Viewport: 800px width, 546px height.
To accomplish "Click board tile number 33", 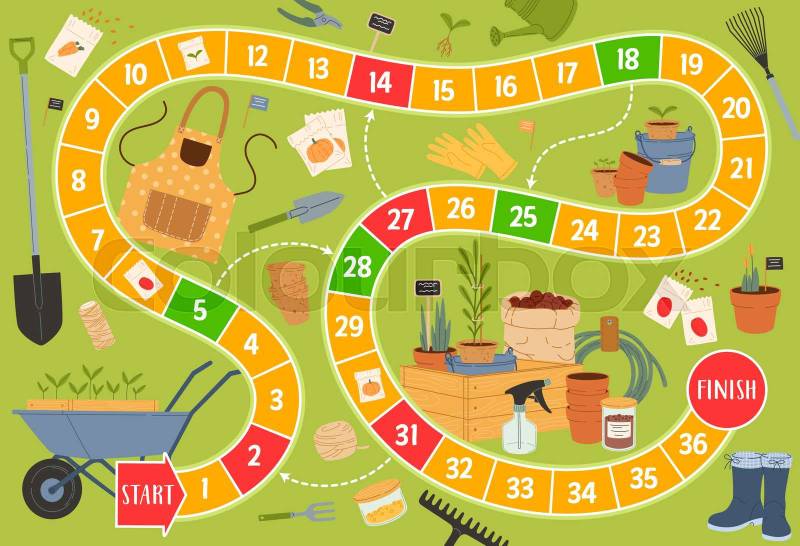I will coord(519,487).
